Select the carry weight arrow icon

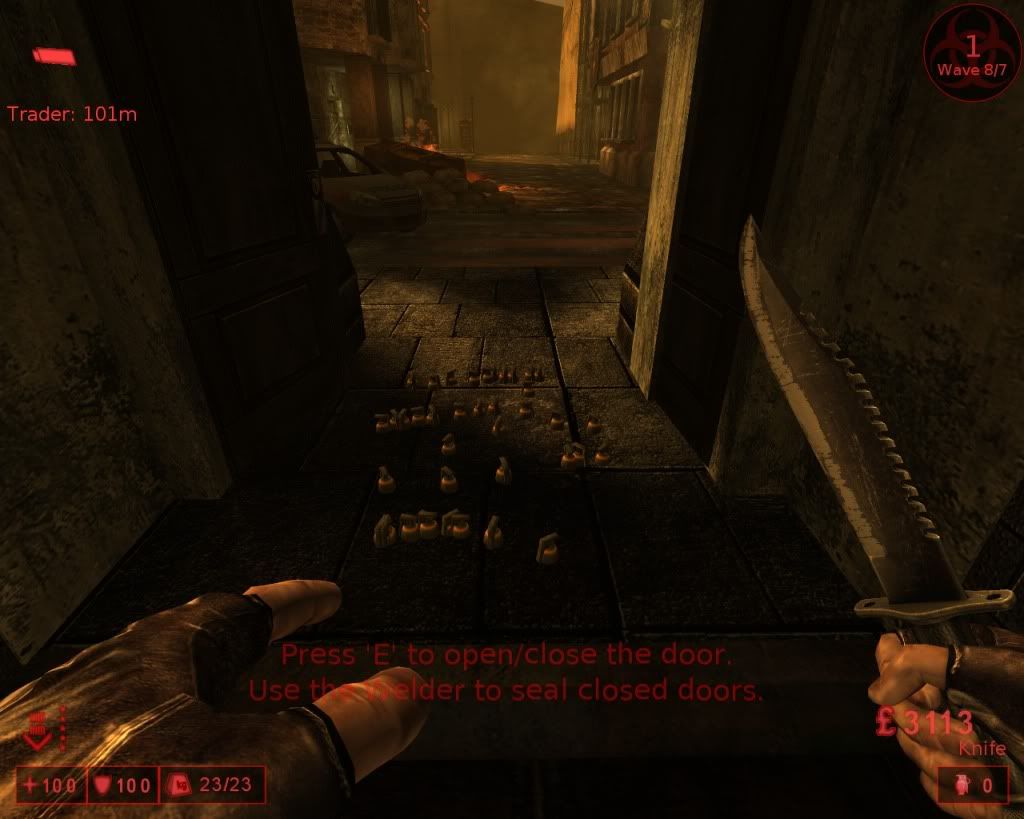click(x=38, y=733)
